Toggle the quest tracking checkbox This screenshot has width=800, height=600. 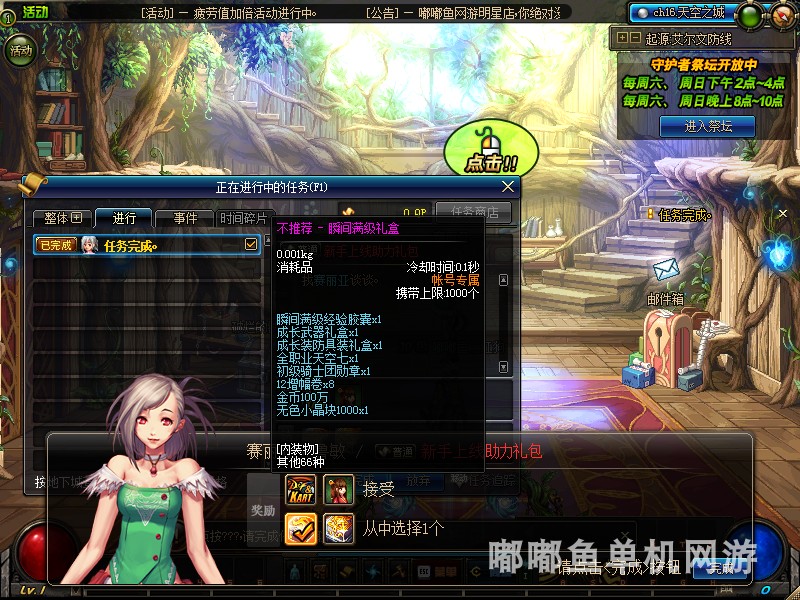[x=251, y=244]
